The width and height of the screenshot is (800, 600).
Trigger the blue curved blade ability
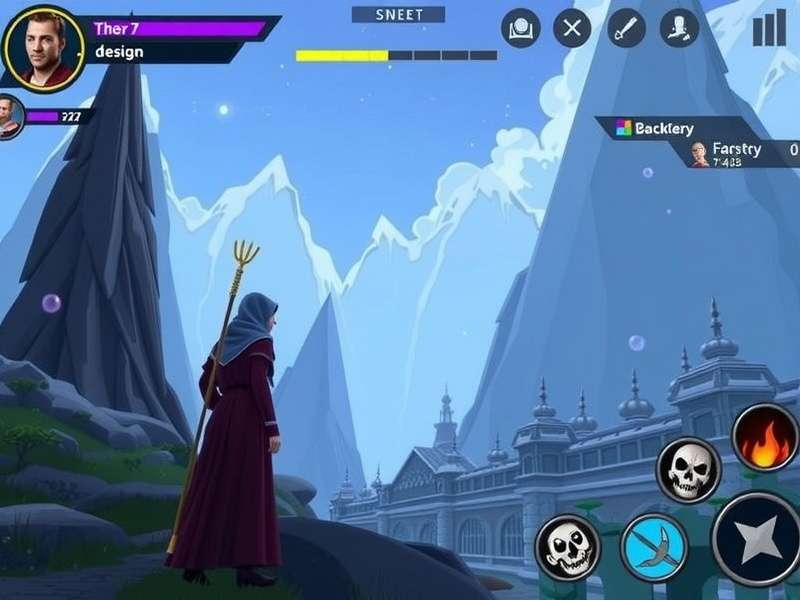pyautogui.click(x=655, y=547)
